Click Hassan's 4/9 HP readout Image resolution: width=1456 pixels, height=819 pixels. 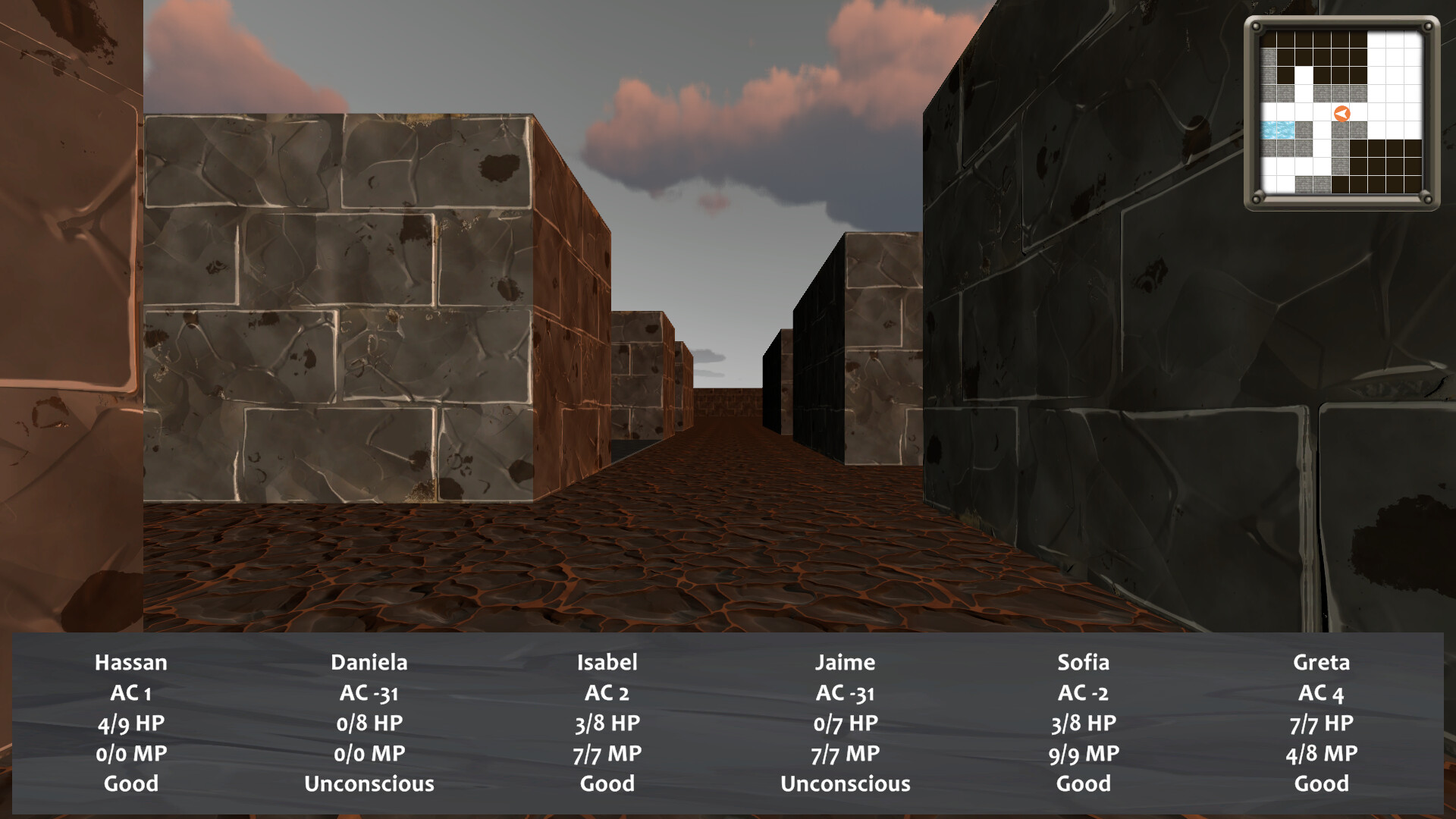[131, 723]
